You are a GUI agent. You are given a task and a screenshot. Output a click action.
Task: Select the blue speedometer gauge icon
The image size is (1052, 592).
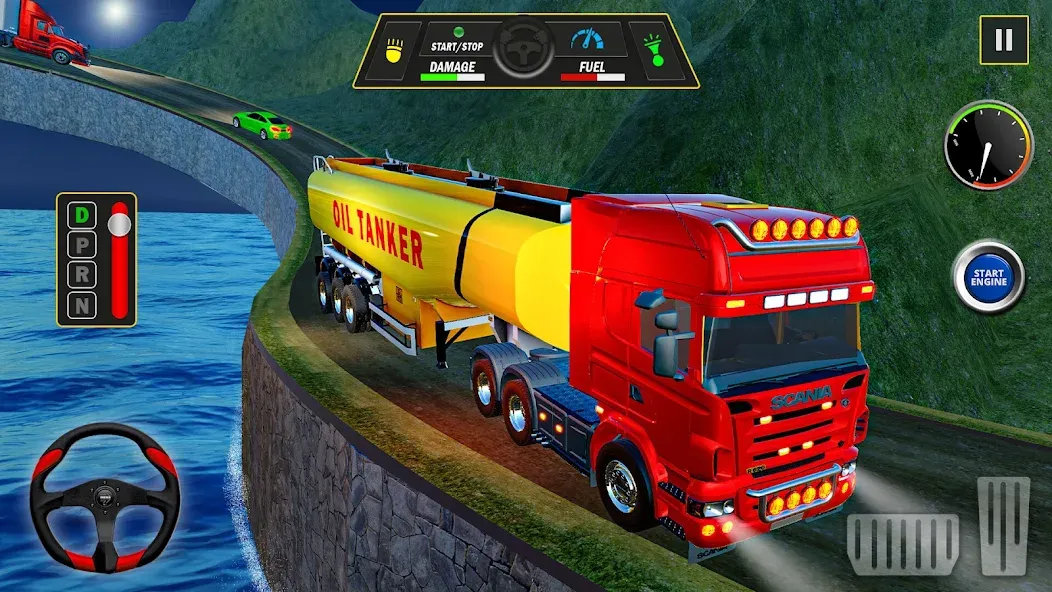coord(589,42)
